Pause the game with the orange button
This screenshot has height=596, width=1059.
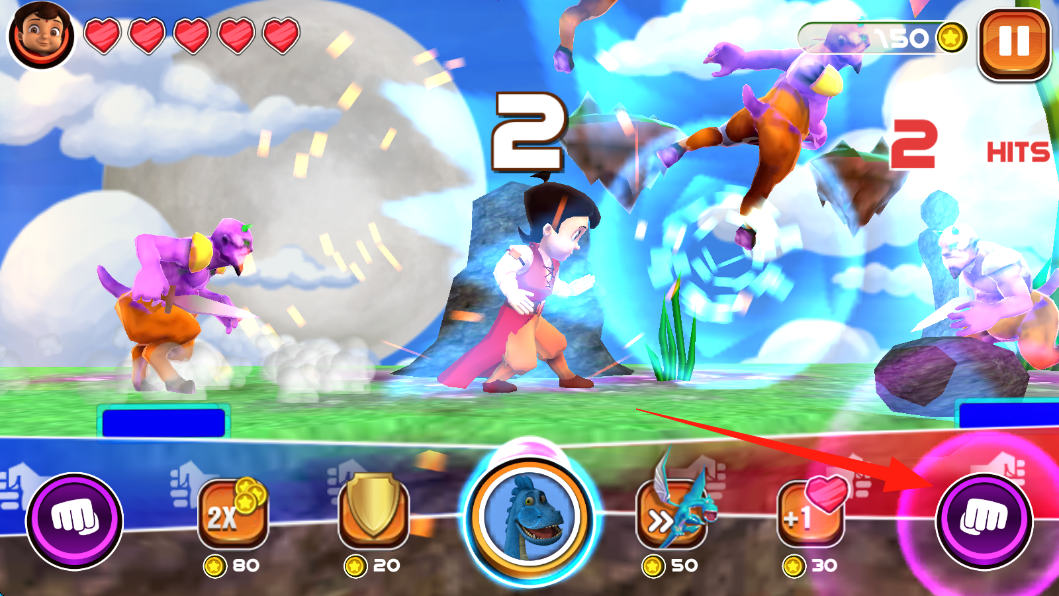coord(1014,44)
